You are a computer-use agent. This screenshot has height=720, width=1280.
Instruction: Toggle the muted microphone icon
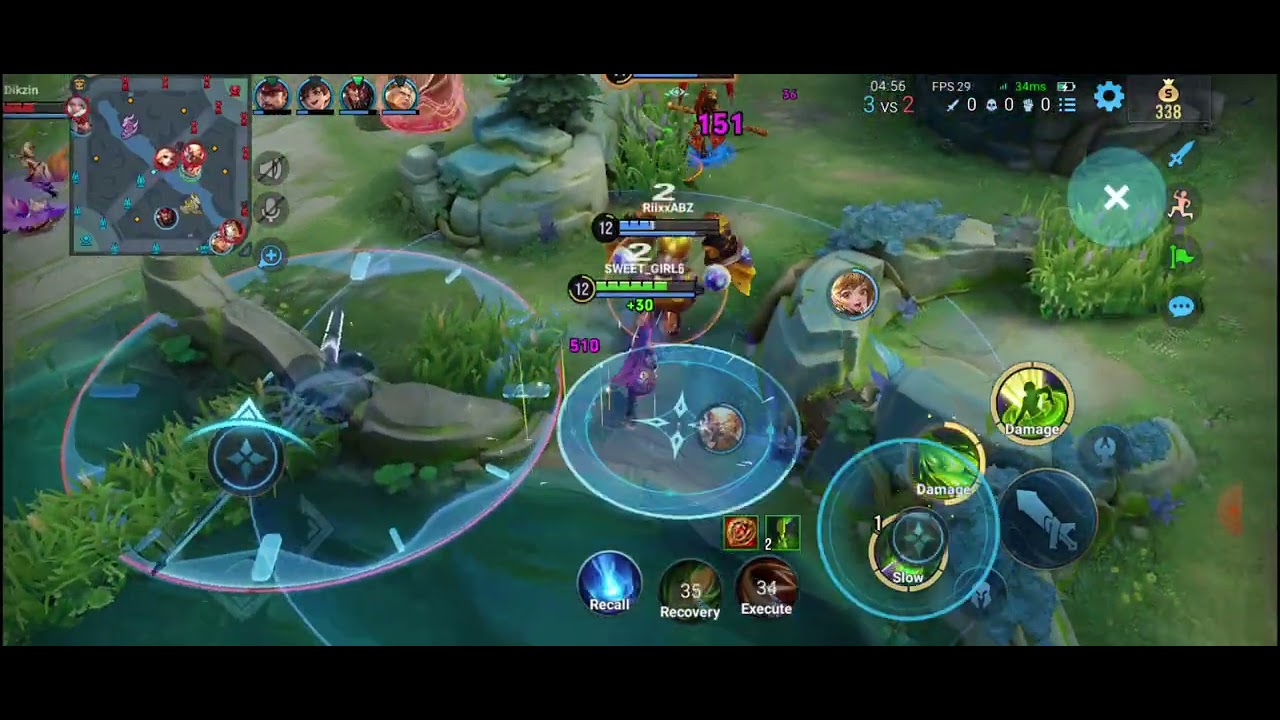tap(270, 209)
